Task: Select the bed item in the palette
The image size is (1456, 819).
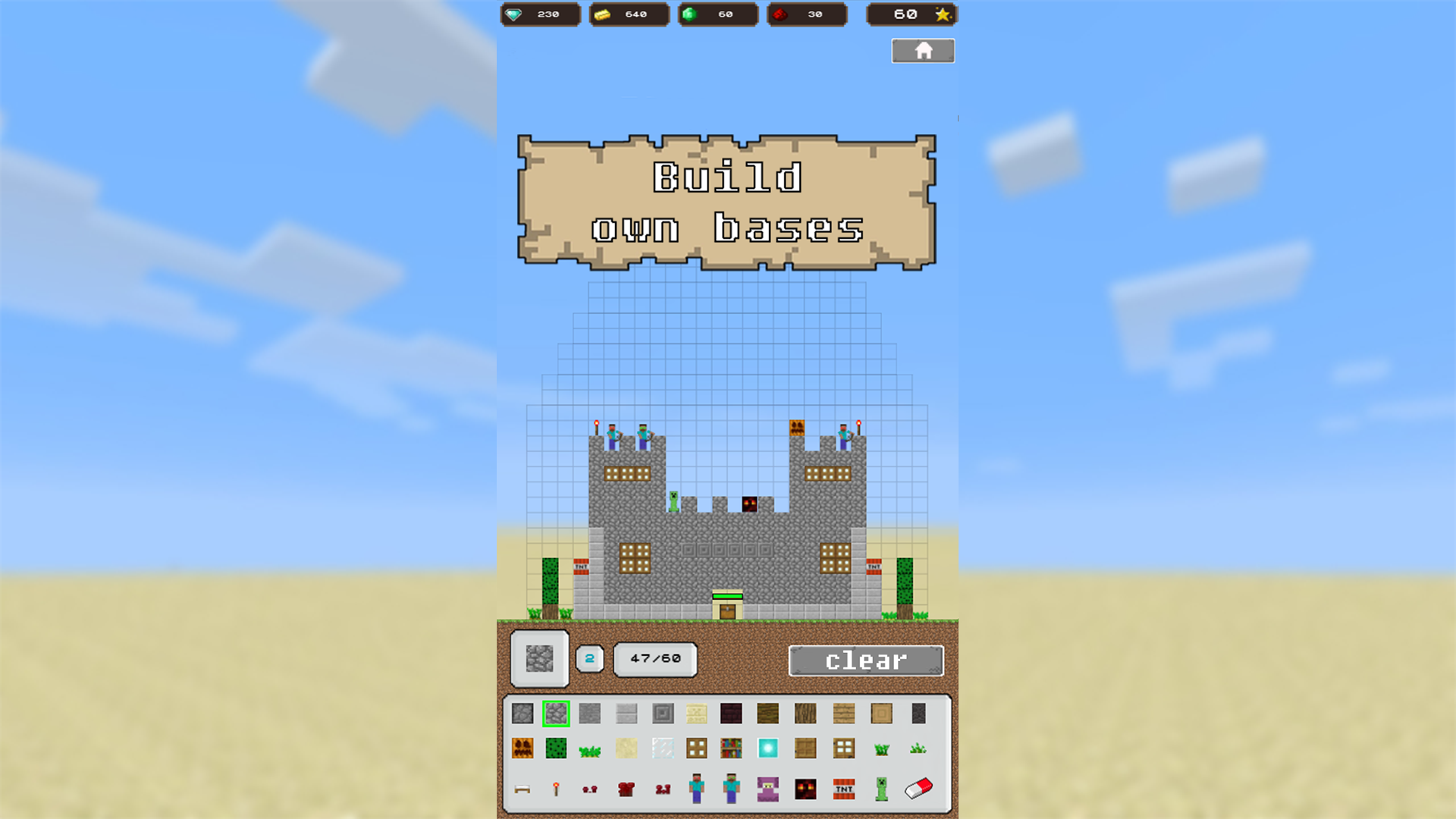Action: pyautogui.click(x=523, y=789)
